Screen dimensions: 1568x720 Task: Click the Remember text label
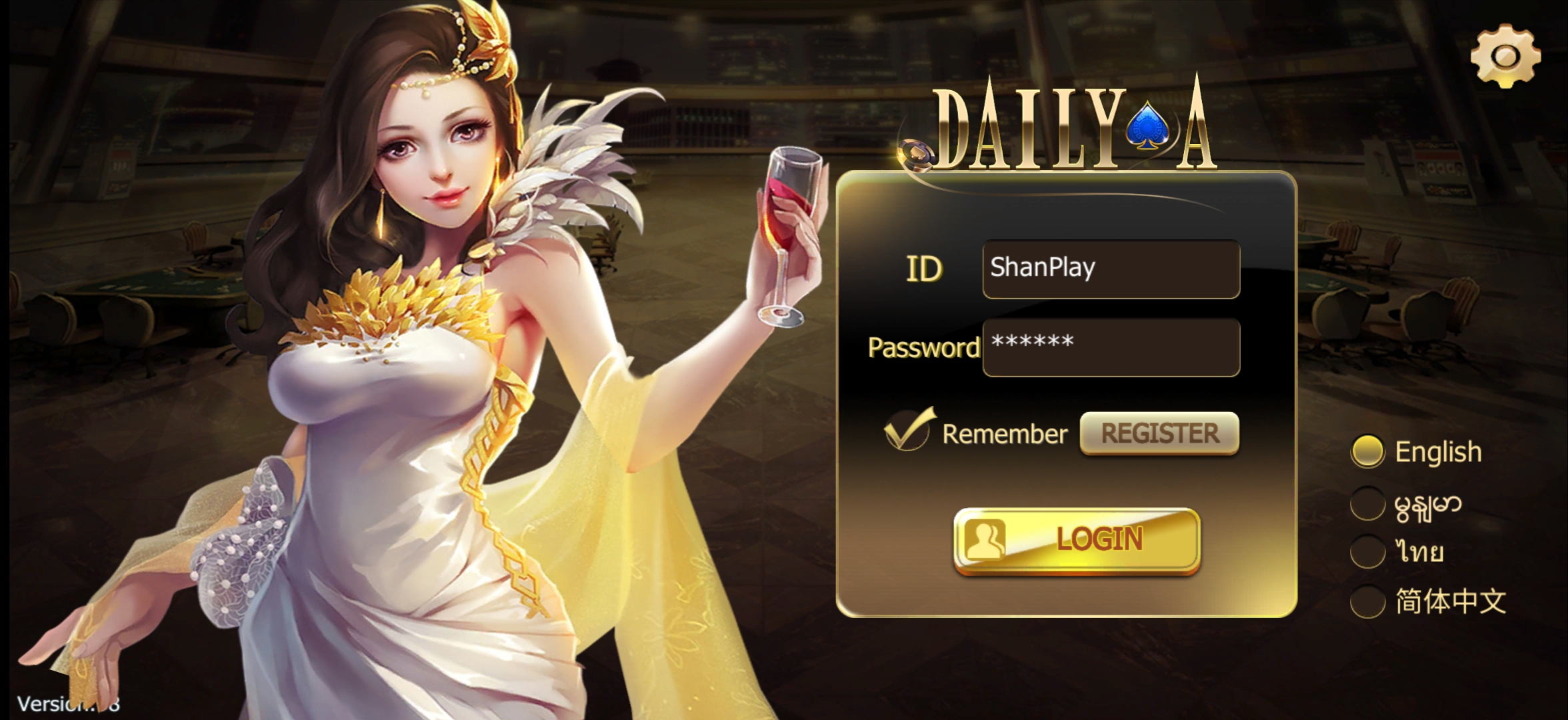[x=1007, y=433]
